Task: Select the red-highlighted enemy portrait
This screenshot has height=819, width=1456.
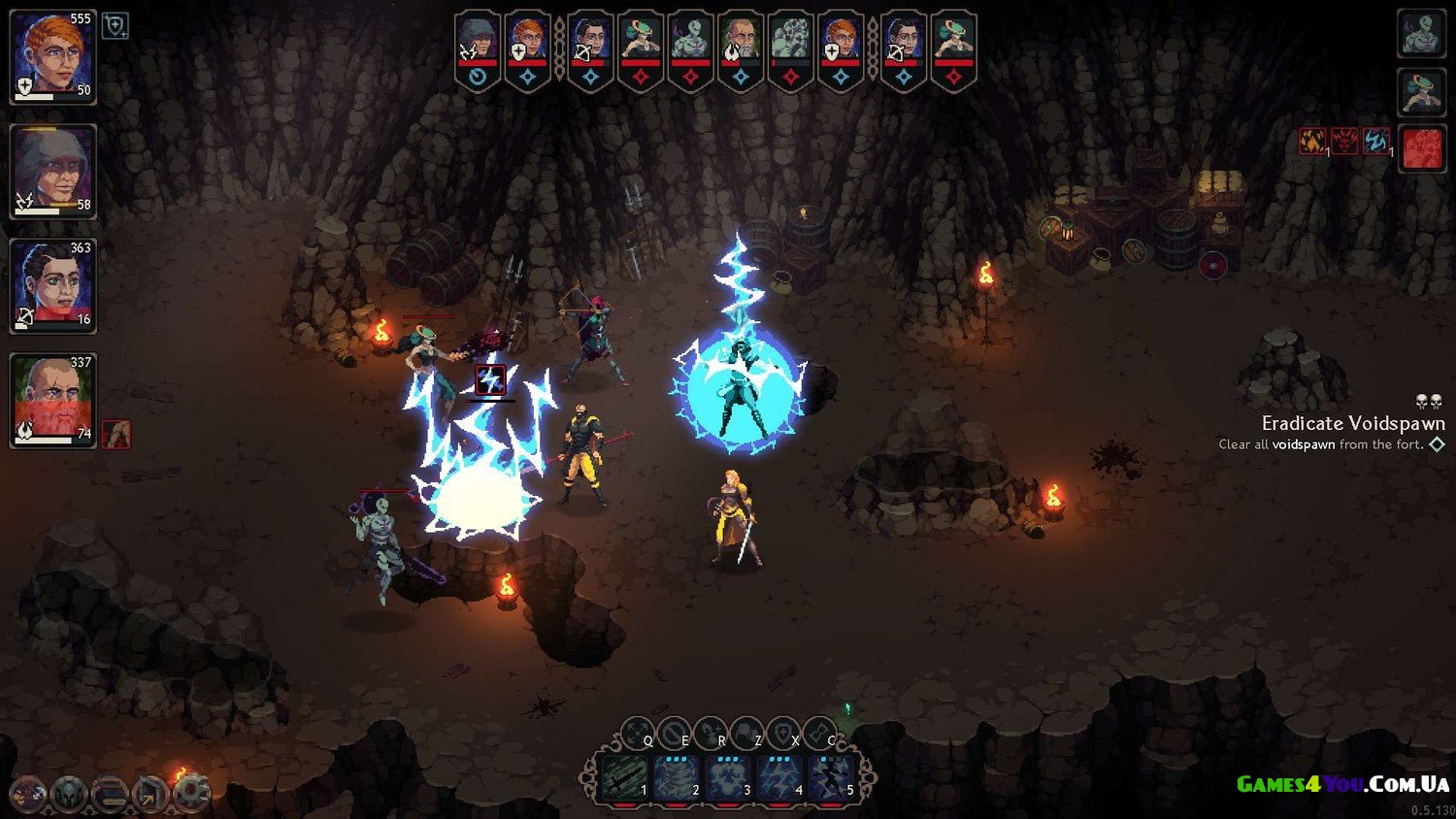Action: click(x=1421, y=148)
